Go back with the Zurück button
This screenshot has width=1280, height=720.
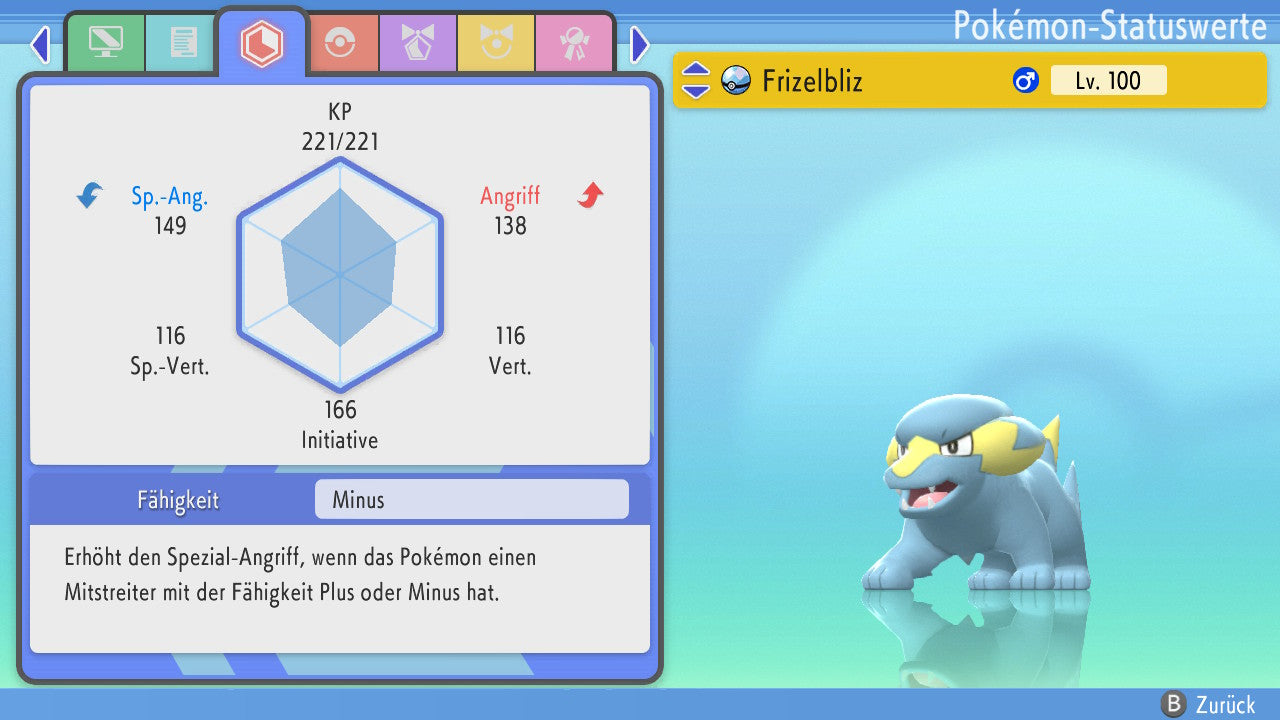tap(1208, 704)
